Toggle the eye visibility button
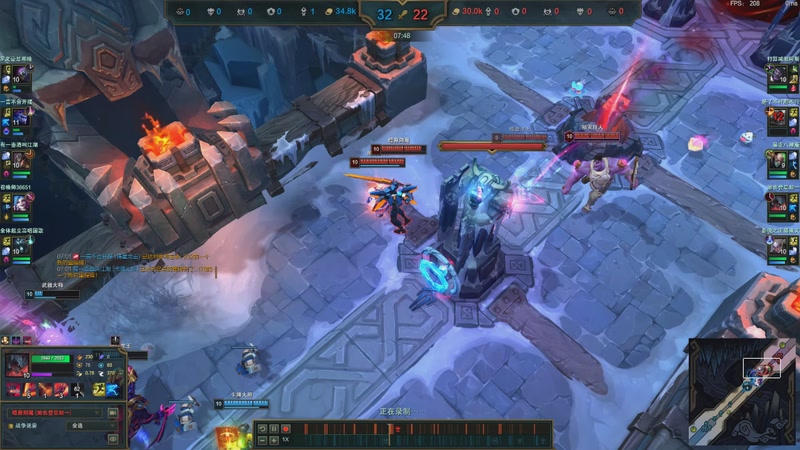 pyautogui.click(x=112, y=438)
